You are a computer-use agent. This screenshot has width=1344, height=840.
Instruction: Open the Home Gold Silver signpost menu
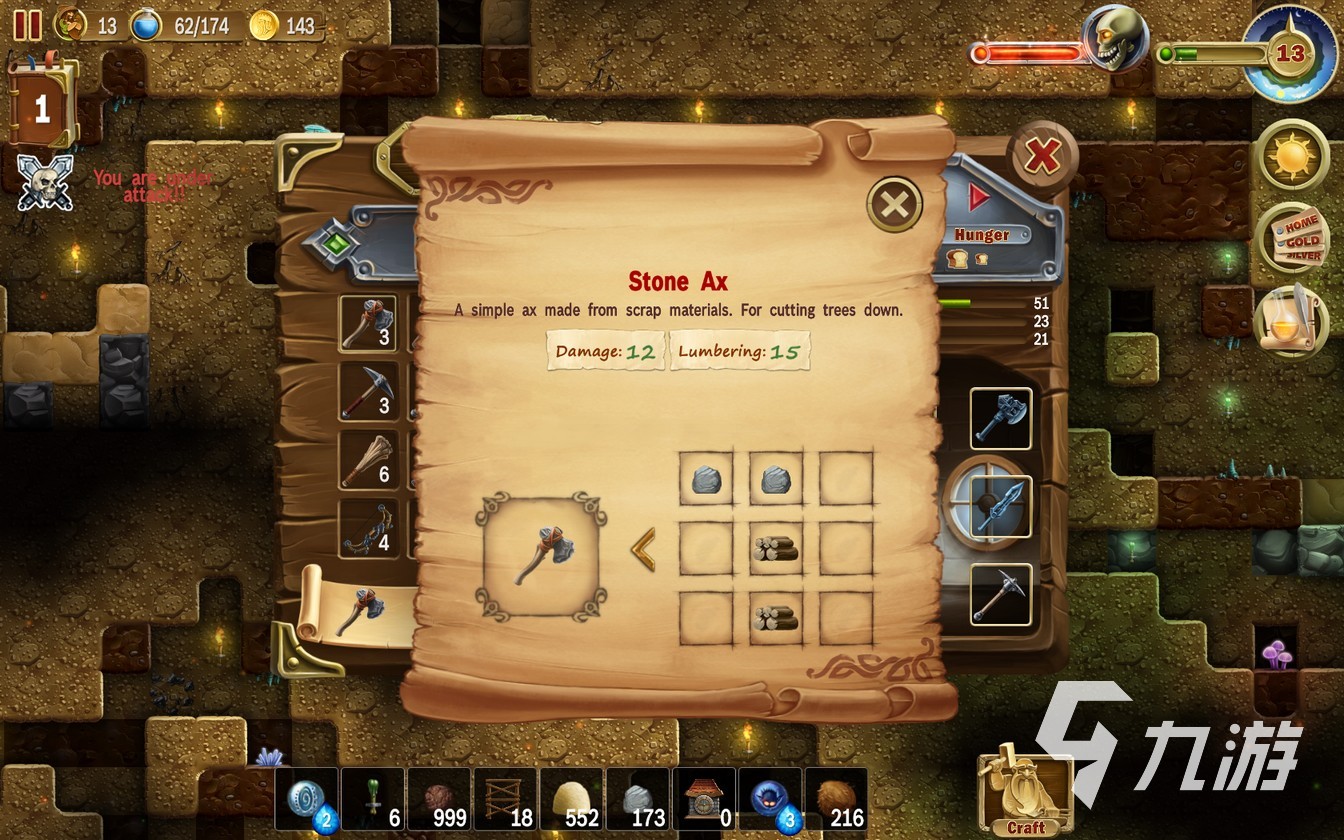coord(1292,238)
